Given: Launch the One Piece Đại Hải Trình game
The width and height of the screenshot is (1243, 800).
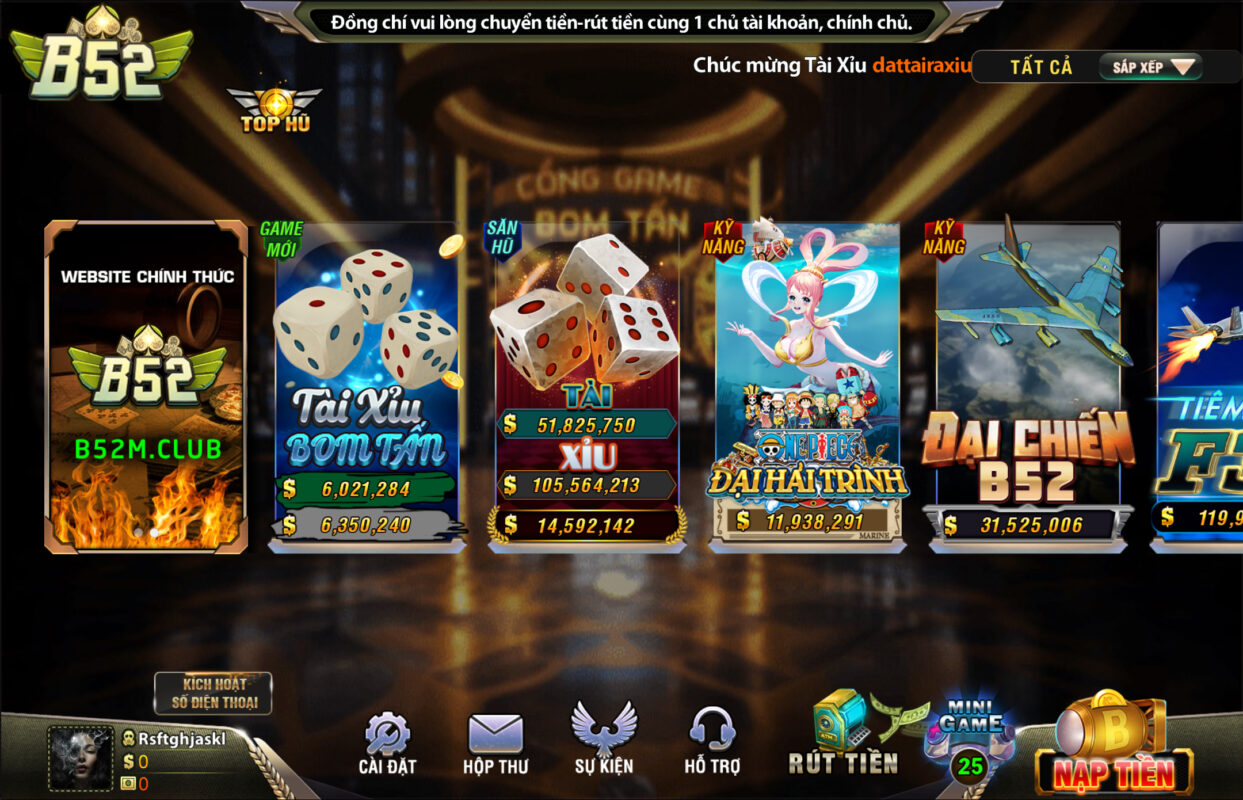Looking at the screenshot, I should (807, 385).
